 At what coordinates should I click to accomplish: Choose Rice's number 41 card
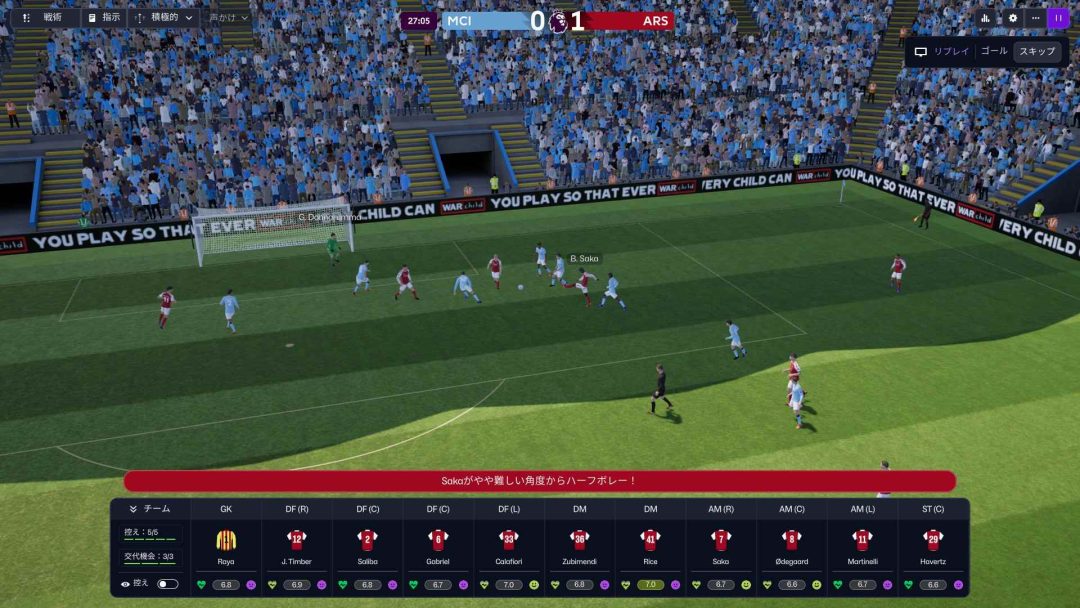[650, 540]
